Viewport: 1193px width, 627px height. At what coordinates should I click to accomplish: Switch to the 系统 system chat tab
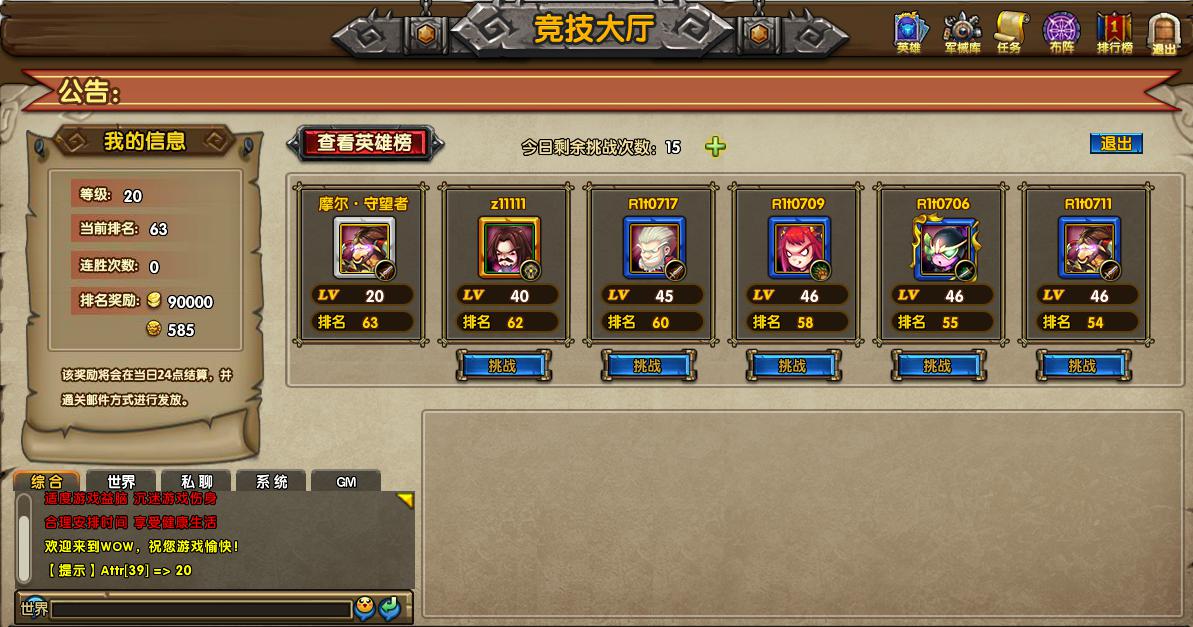tap(271, 482)
